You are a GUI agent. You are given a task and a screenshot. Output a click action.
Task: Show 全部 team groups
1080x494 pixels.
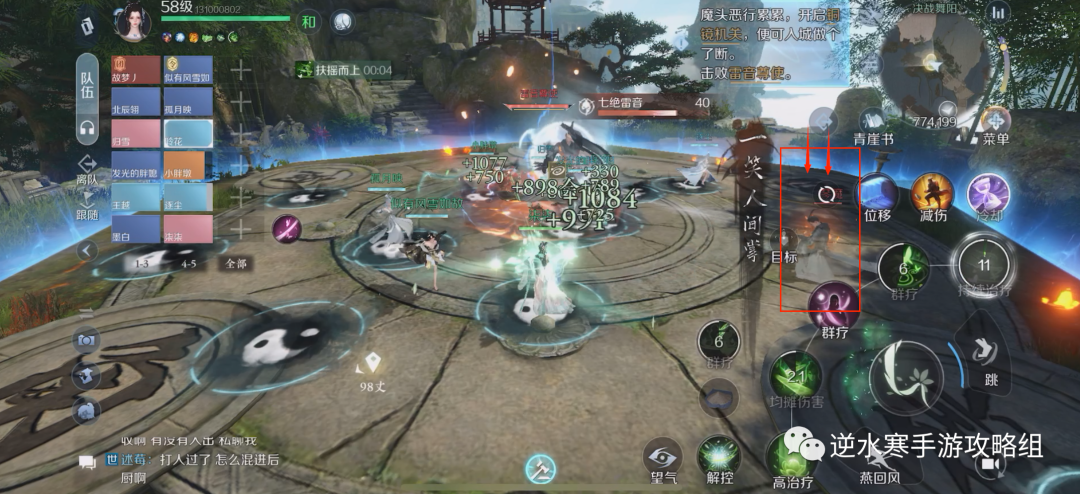click(236, 264)
